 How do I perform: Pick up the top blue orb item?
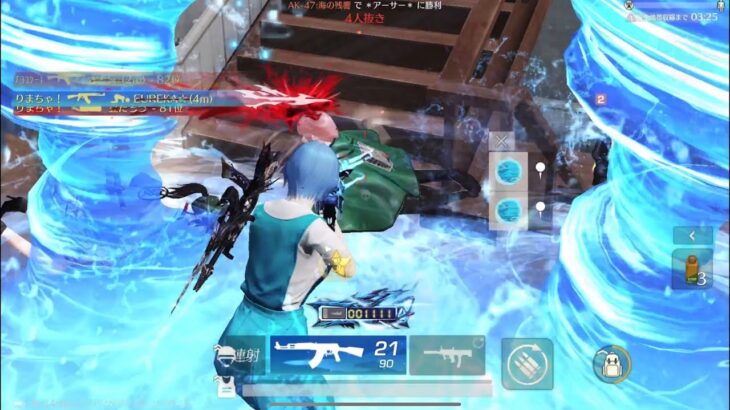[509, 171]
